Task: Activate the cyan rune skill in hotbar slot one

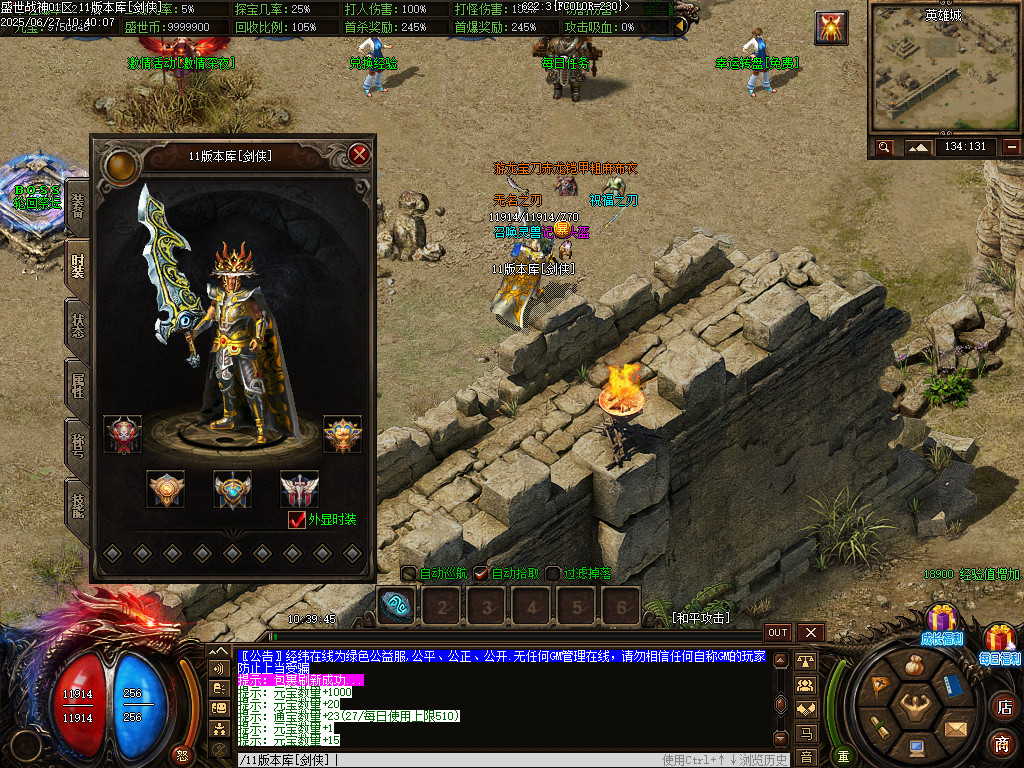Action: pyautogui.click(x=397, y=605)
